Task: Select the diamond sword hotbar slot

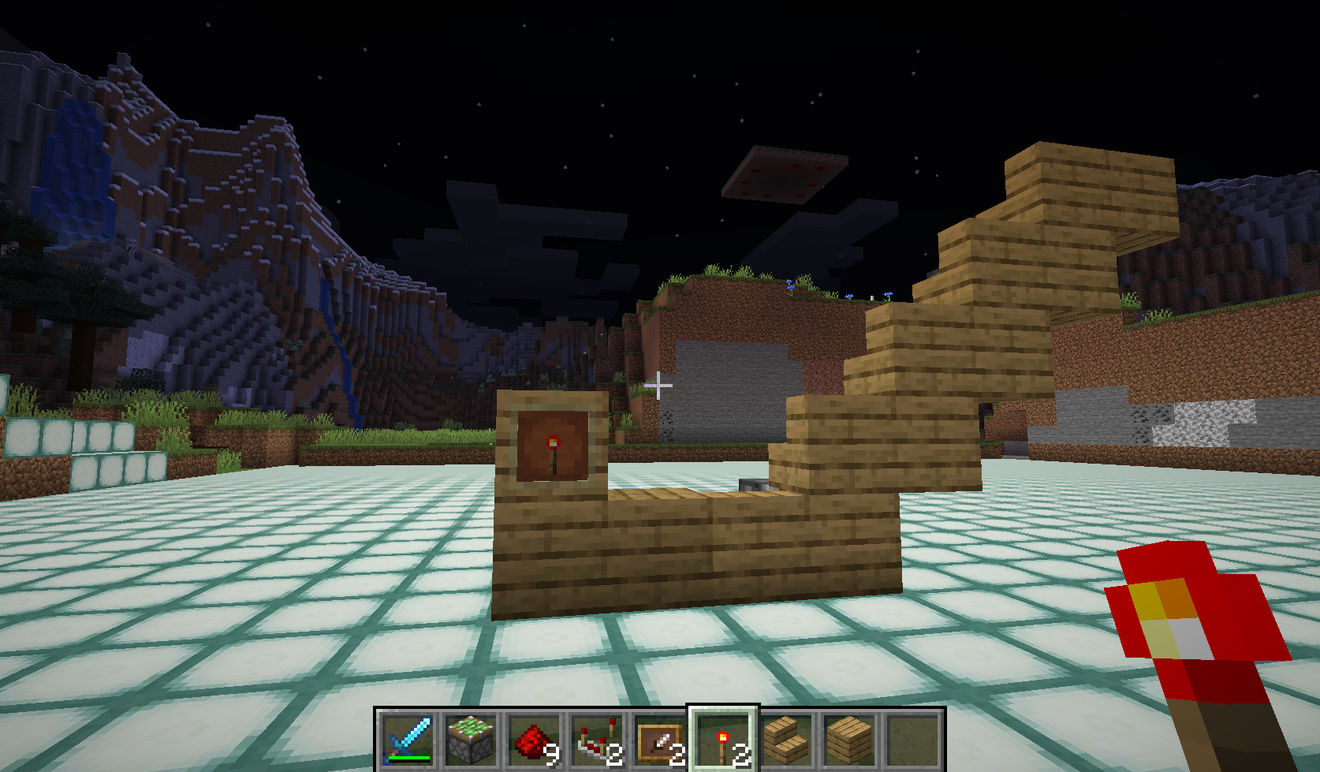Action: (x=408, y=740)
